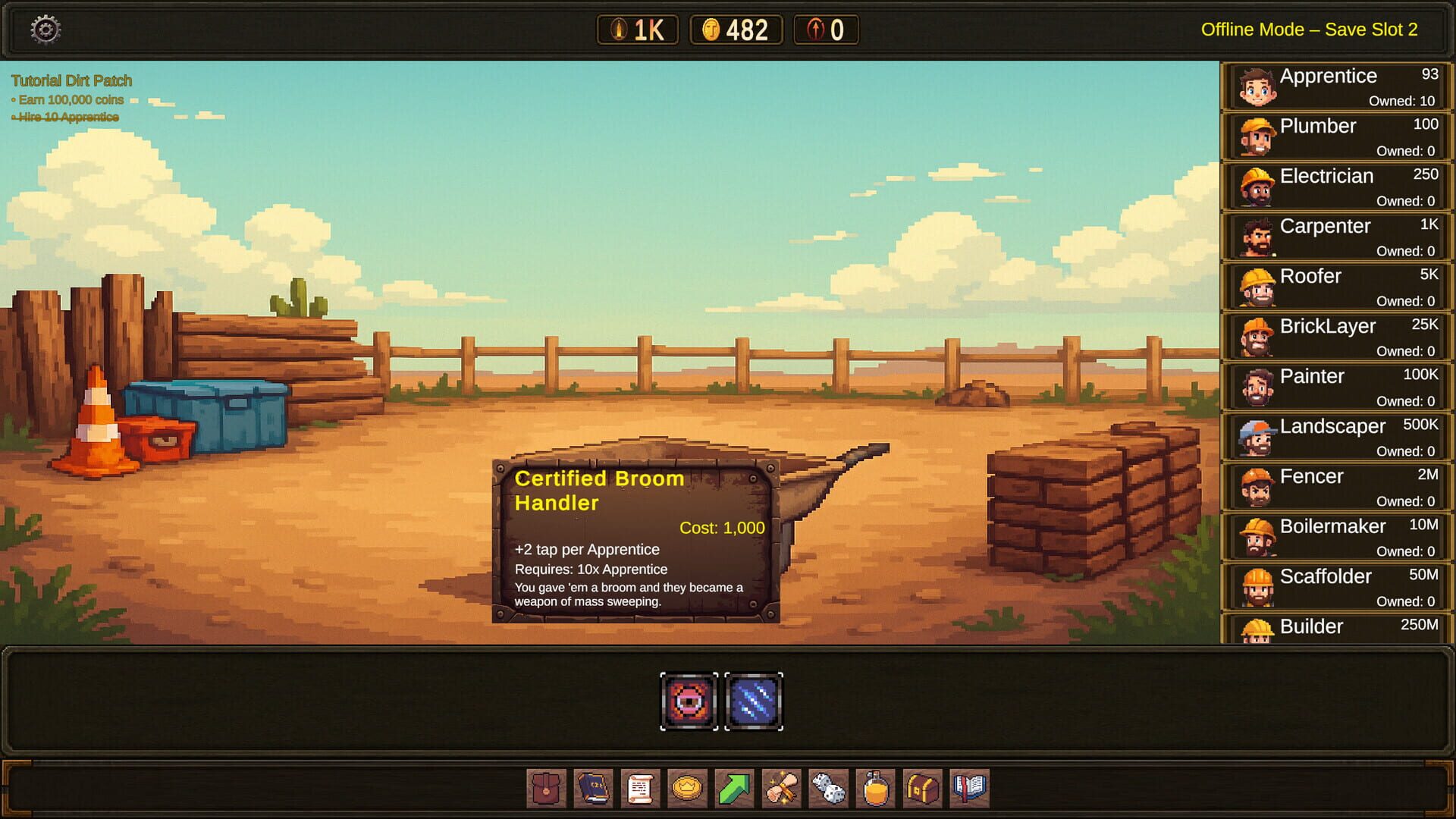Open the spellbook icon in bottom toolbar
1456x819 pixels.
pyautogui.click(x=593, y=789)
